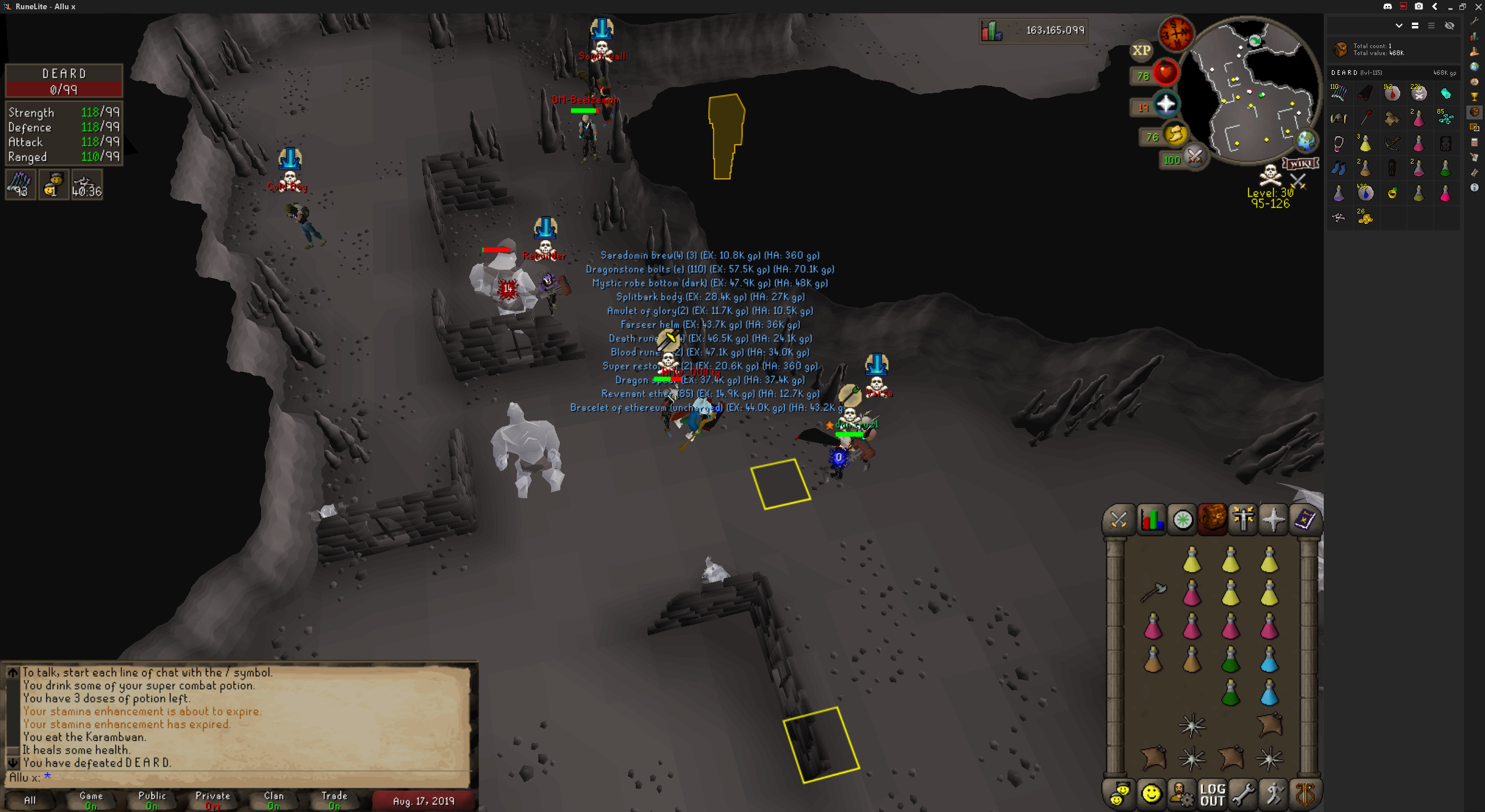1485x812 pixels.
Task: Activate the special attack orb
Action: [x=1194, y=157]
